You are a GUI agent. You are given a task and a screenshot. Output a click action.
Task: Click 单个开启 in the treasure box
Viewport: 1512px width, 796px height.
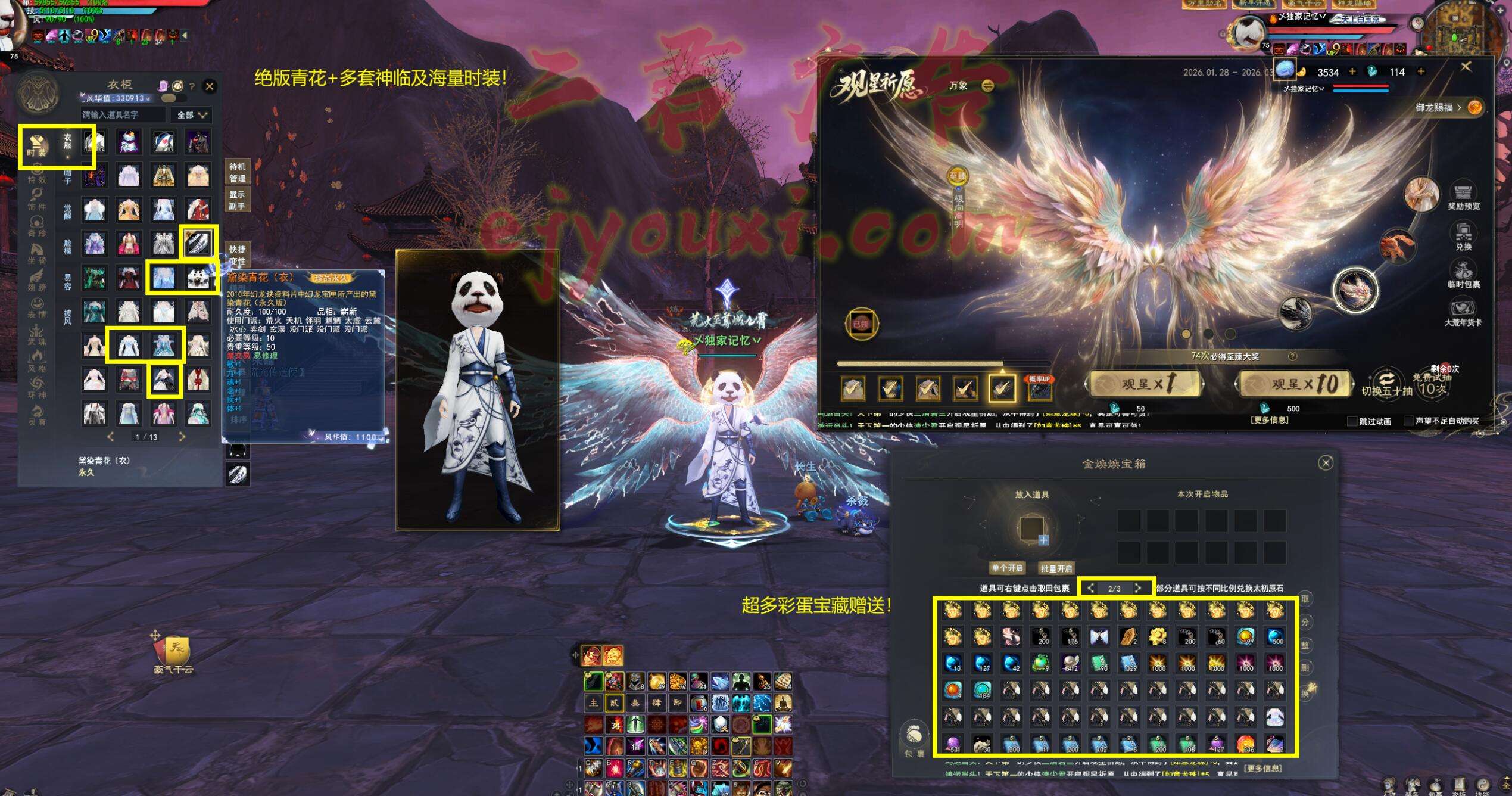point(1006,568)
